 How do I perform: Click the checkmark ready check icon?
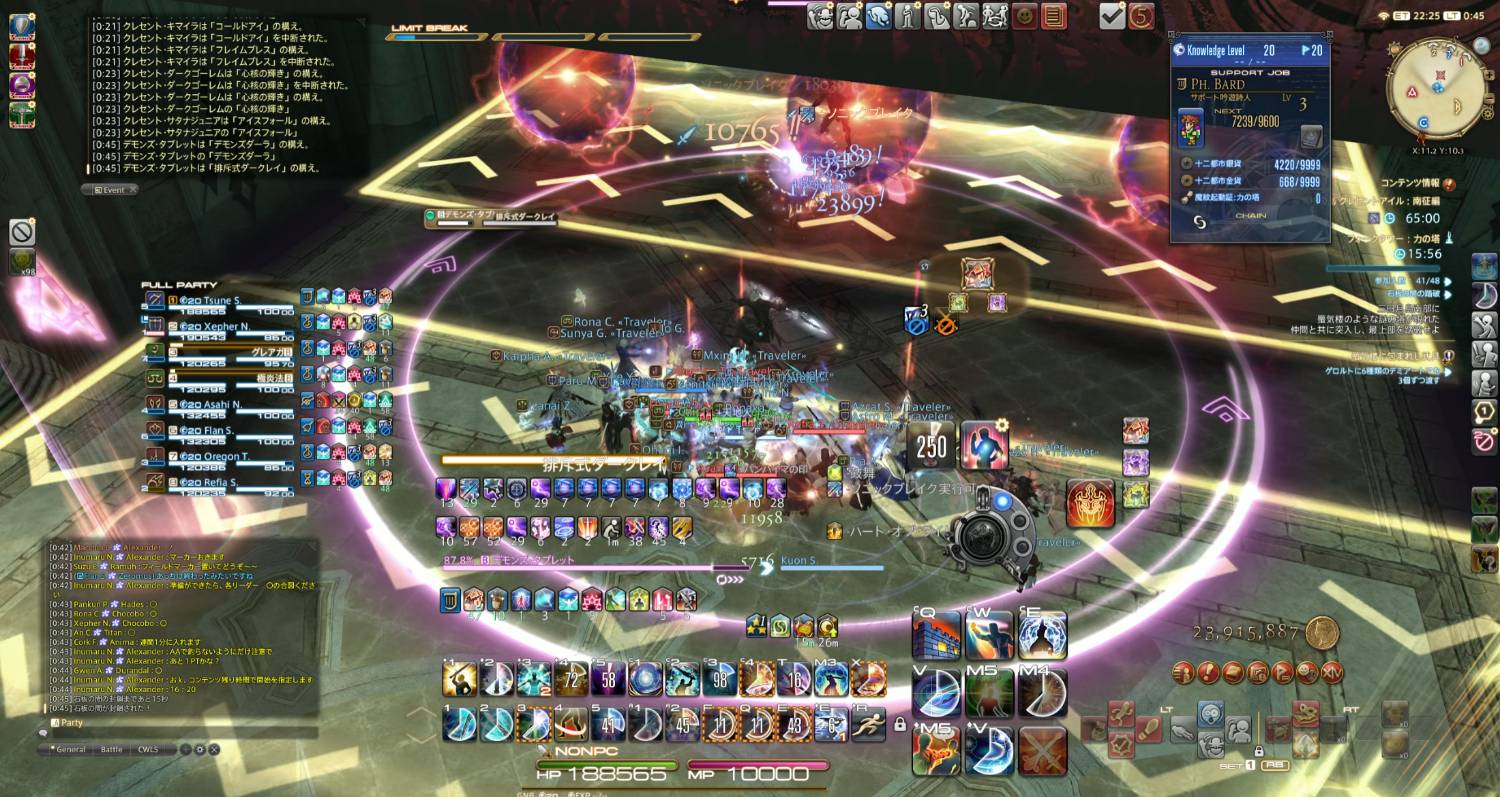pos(1111,16)
